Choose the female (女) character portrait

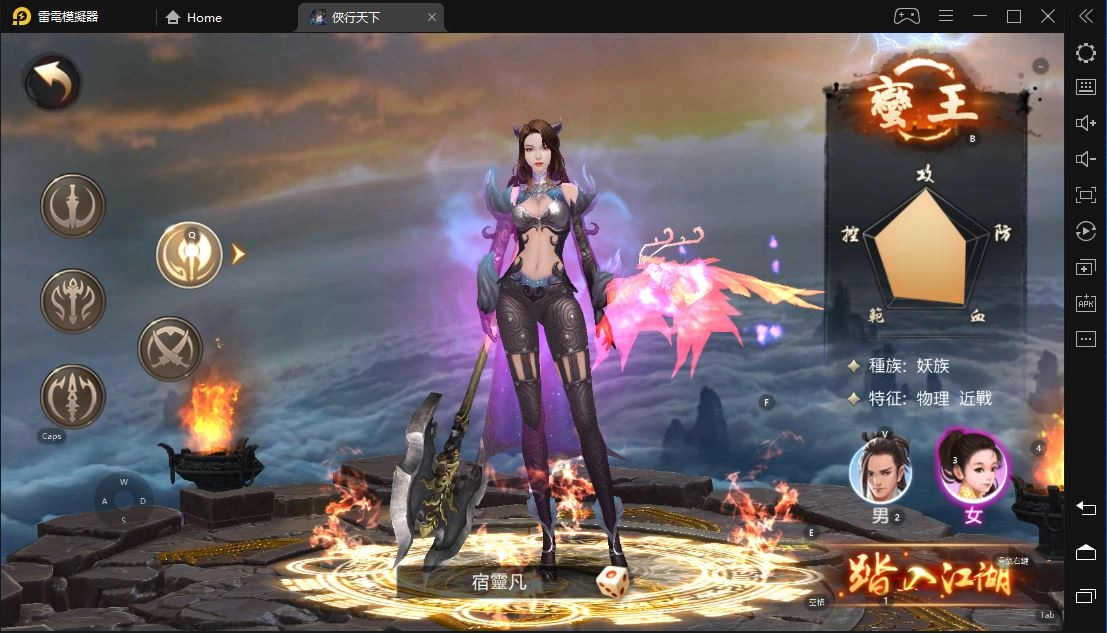tap(972, 470)
